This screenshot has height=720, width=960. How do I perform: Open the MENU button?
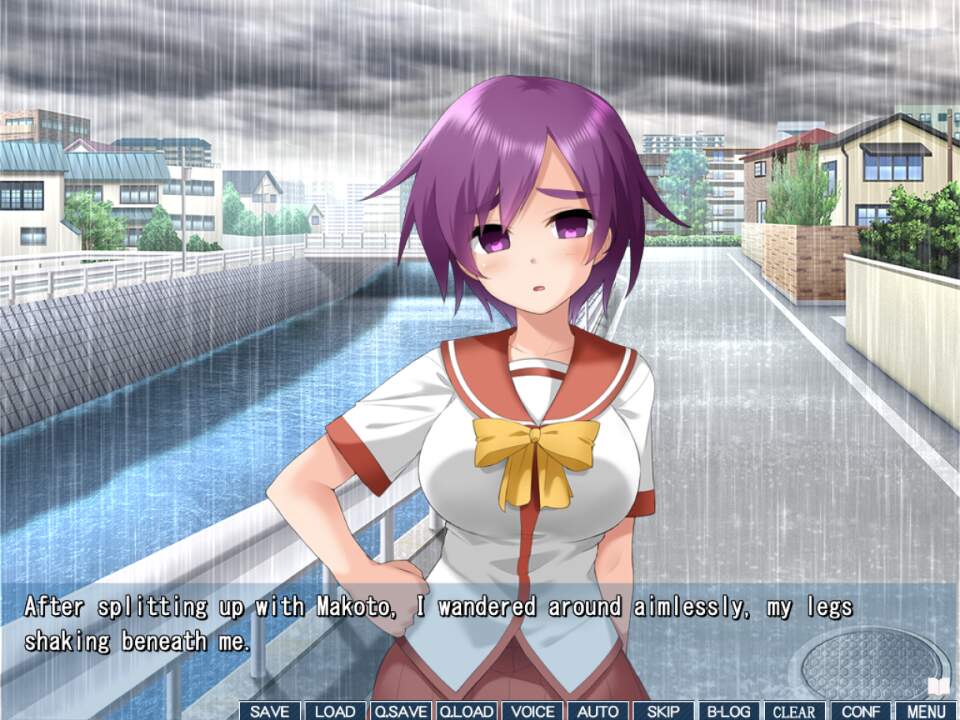pos(926,711)
